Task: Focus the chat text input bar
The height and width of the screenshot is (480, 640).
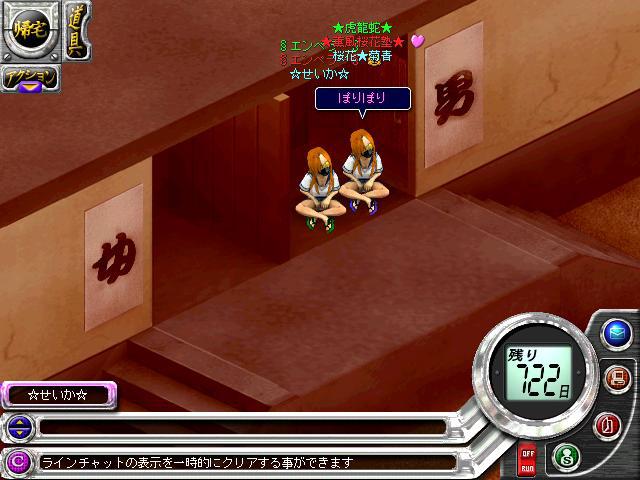Action: pyautogui.click(x=240, y=428)
